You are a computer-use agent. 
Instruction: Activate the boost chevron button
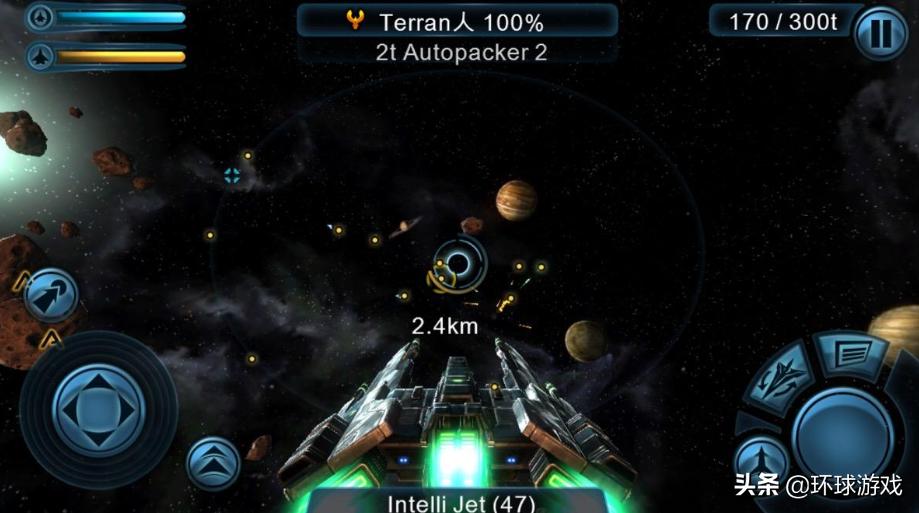[213, 463]
